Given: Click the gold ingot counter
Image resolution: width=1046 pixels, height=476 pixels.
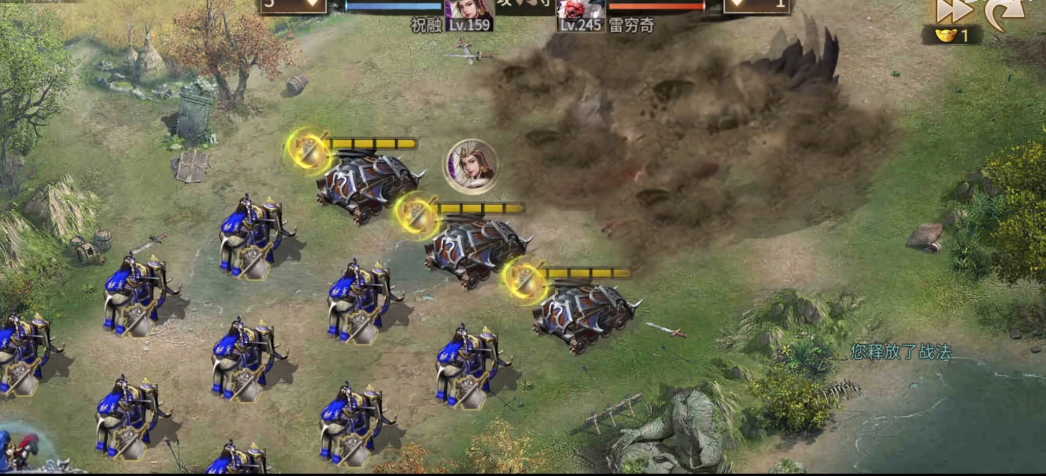Looking at the screenshot, I should 951,36.
